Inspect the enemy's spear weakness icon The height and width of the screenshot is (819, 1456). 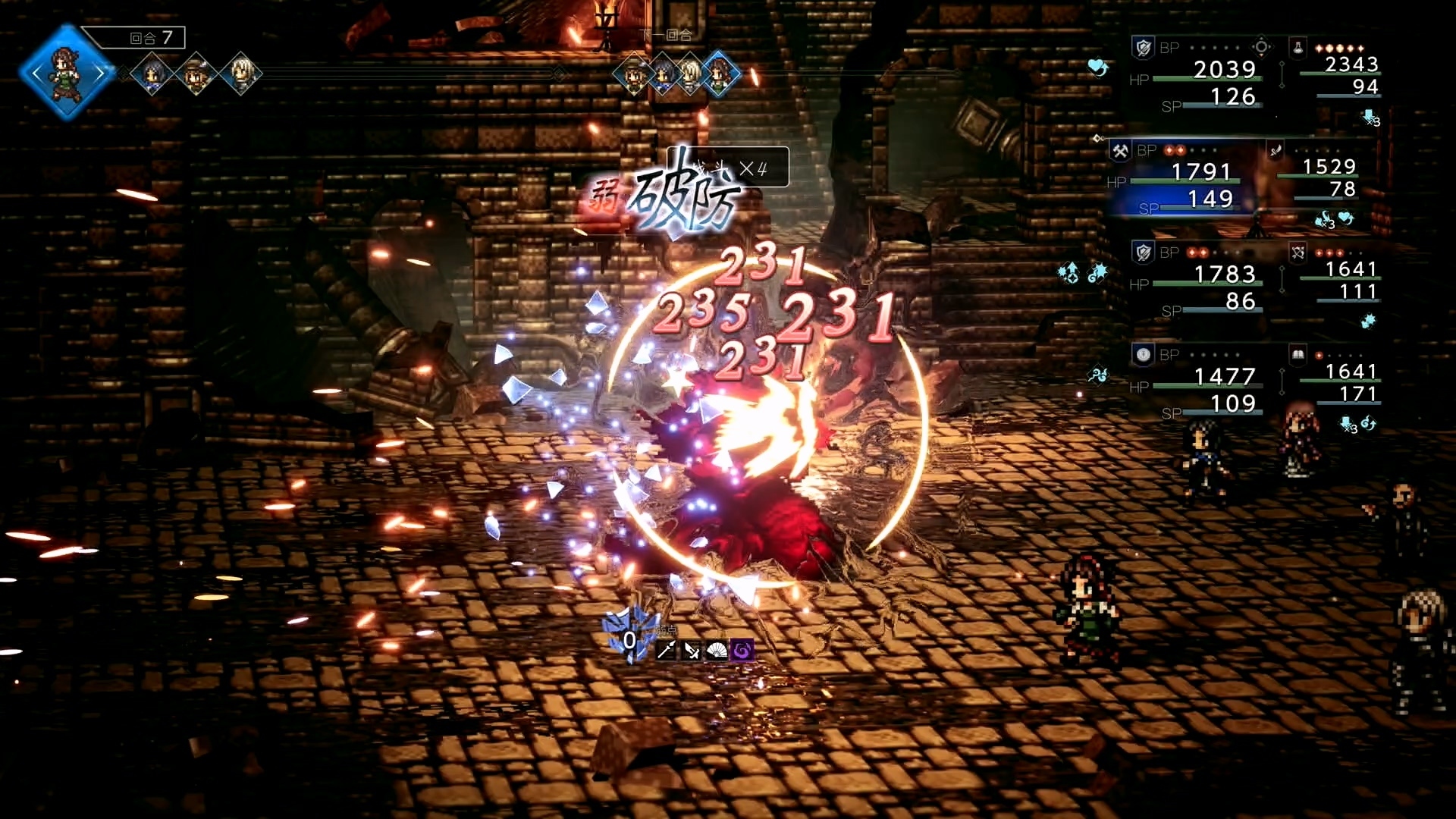666,650
